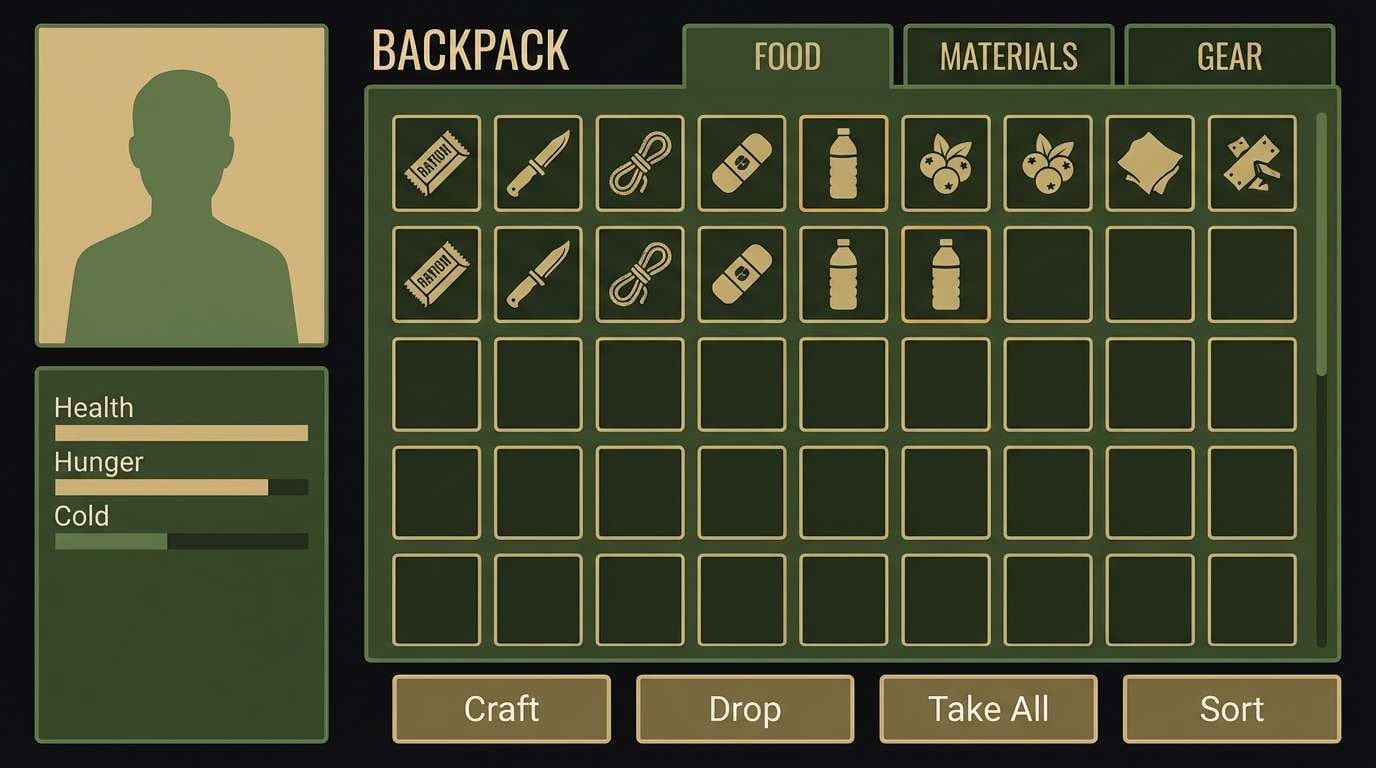Open the GEAR tab
The width and height of the screenshot is (1376, 768).
pyautogui.click(x=1229, y=57)
